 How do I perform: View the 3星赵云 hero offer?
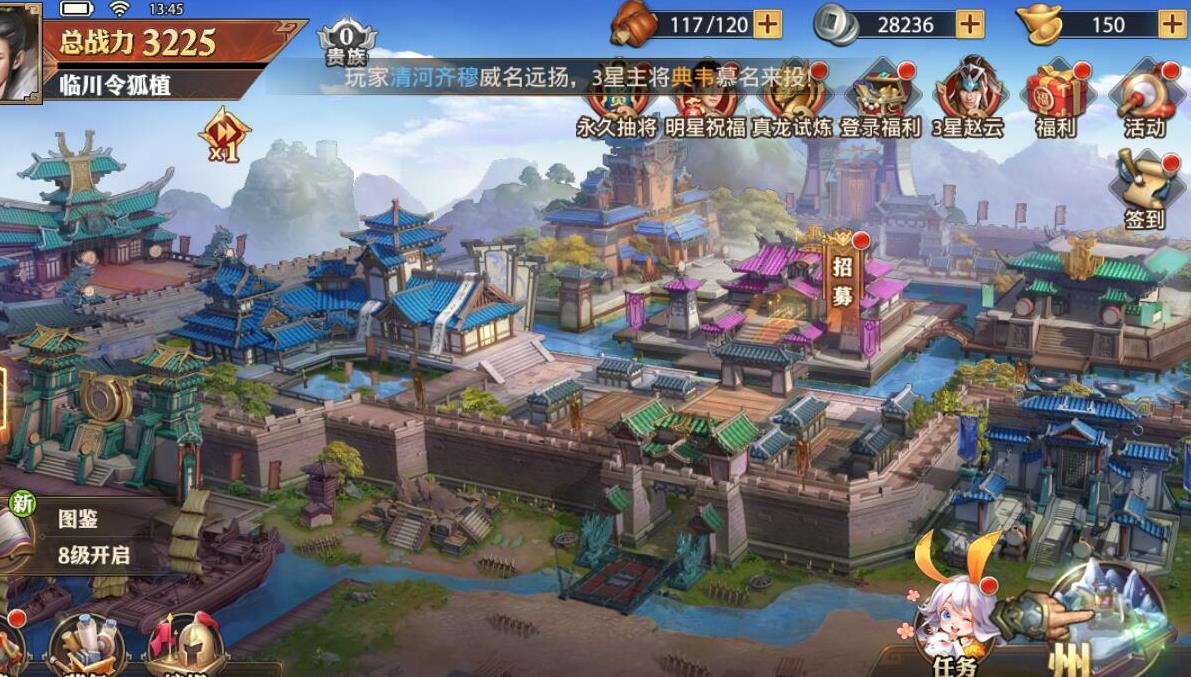pos(966,98)
